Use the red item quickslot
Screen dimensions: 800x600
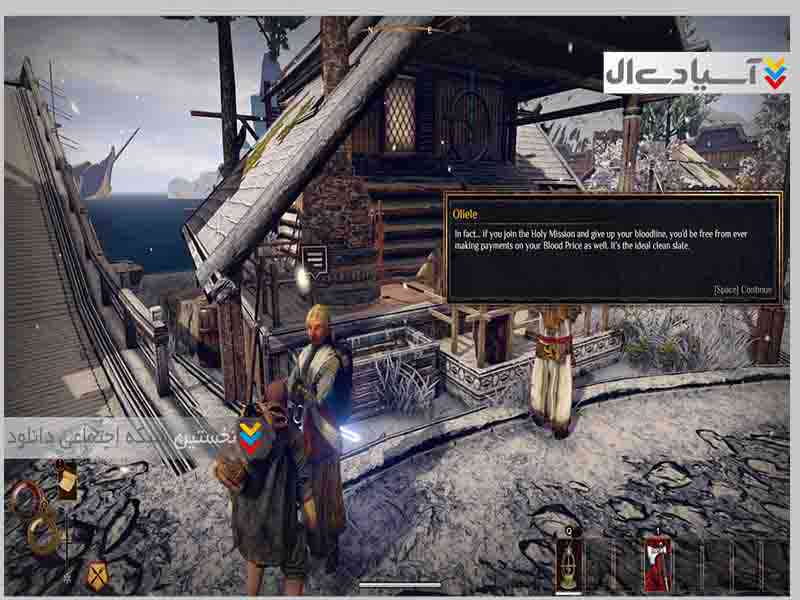tap(658, 563)
